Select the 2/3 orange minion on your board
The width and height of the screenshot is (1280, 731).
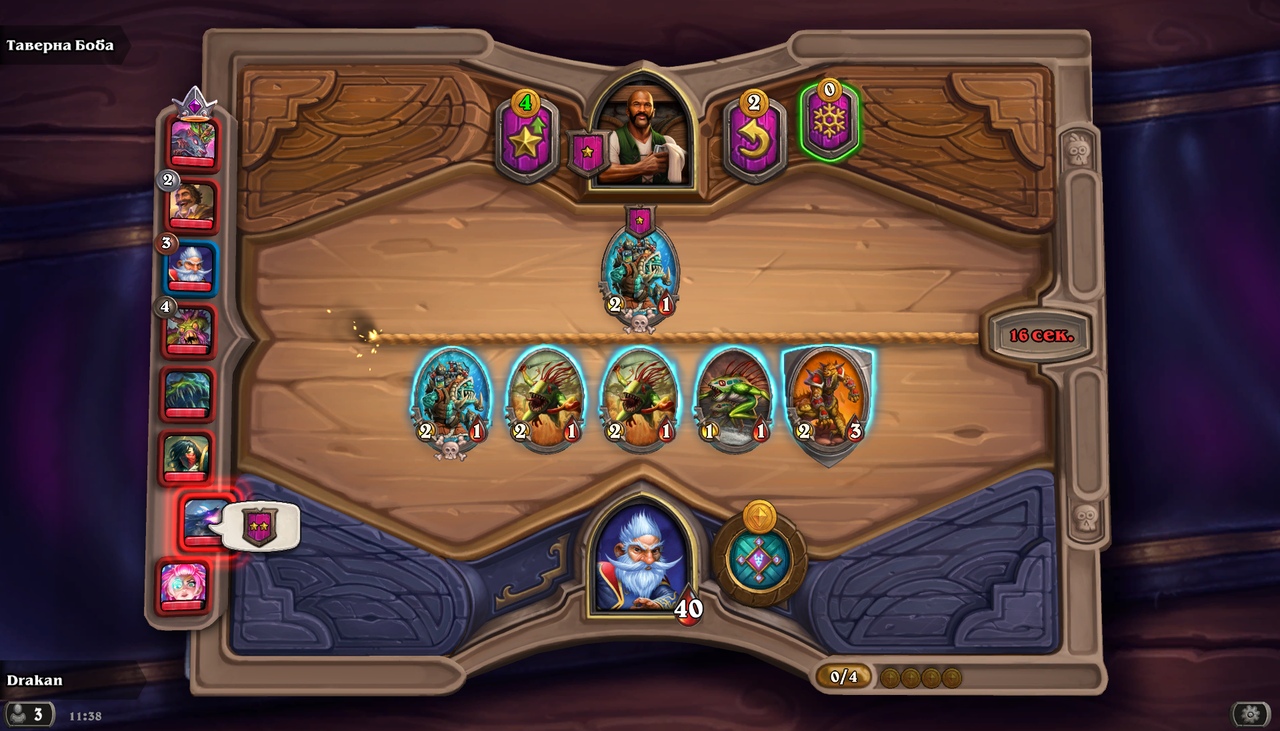(x=828, y=399)
